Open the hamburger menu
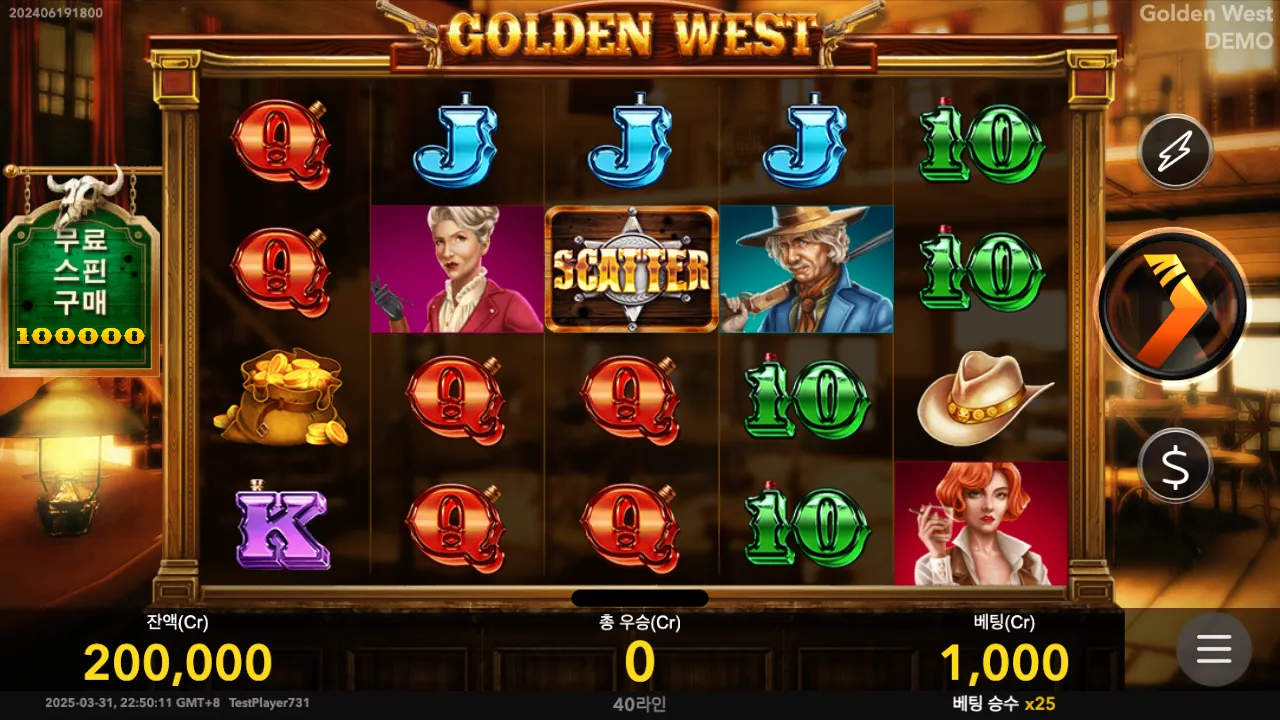The height and width of the screenshot is (720, 1280). (1214, 650)
